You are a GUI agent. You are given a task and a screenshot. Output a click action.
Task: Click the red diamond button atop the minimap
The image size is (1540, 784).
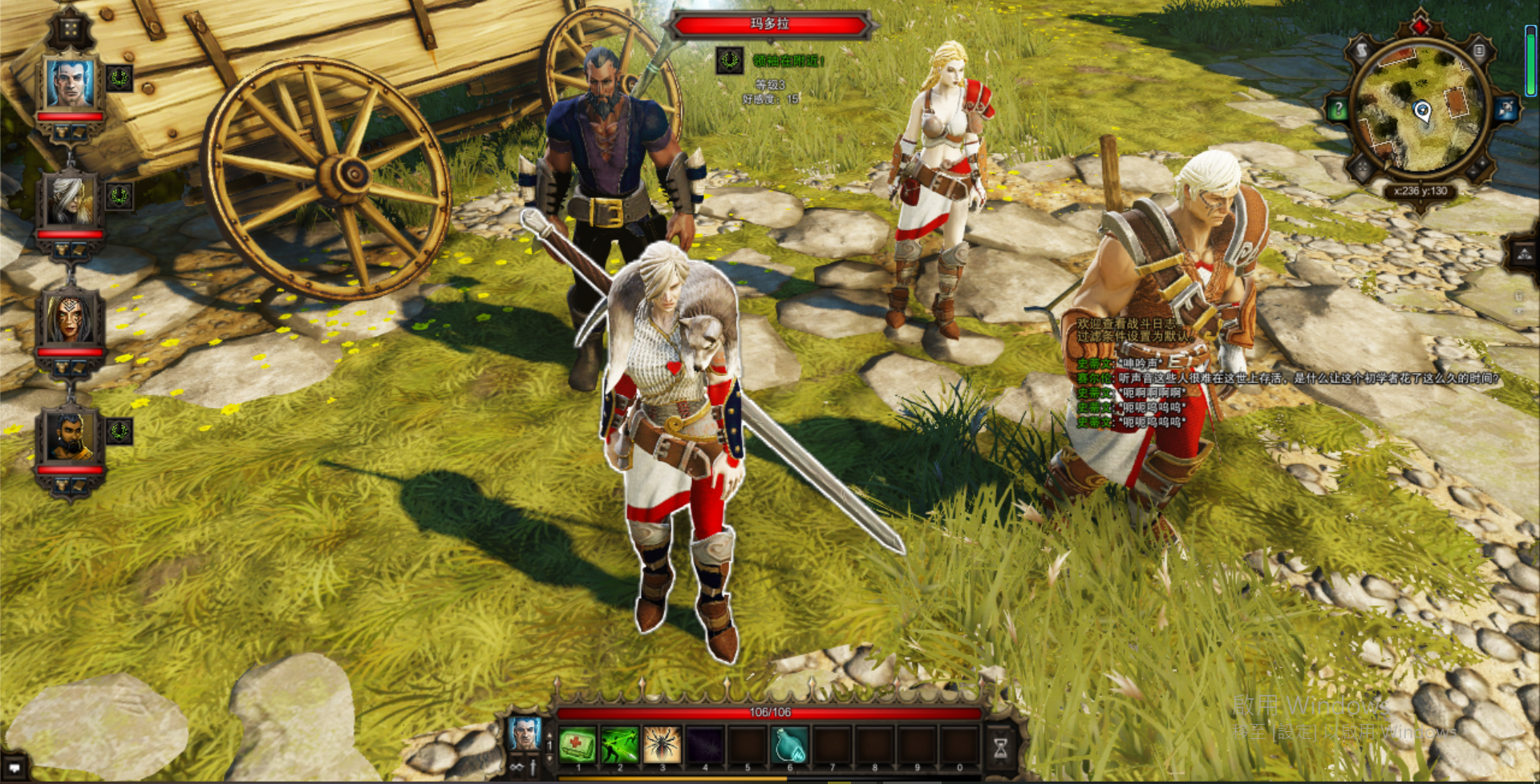point(1420,25)
